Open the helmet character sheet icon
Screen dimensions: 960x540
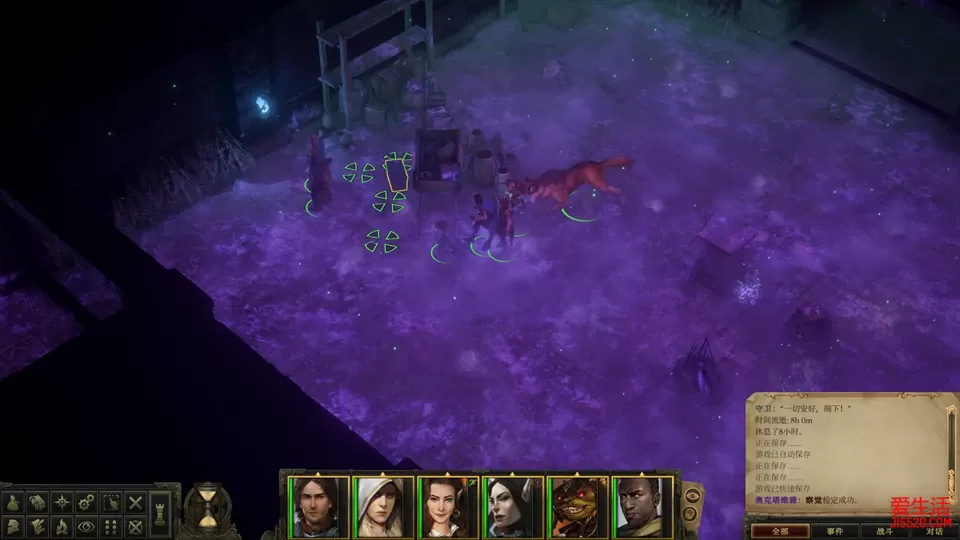point(15,525)
